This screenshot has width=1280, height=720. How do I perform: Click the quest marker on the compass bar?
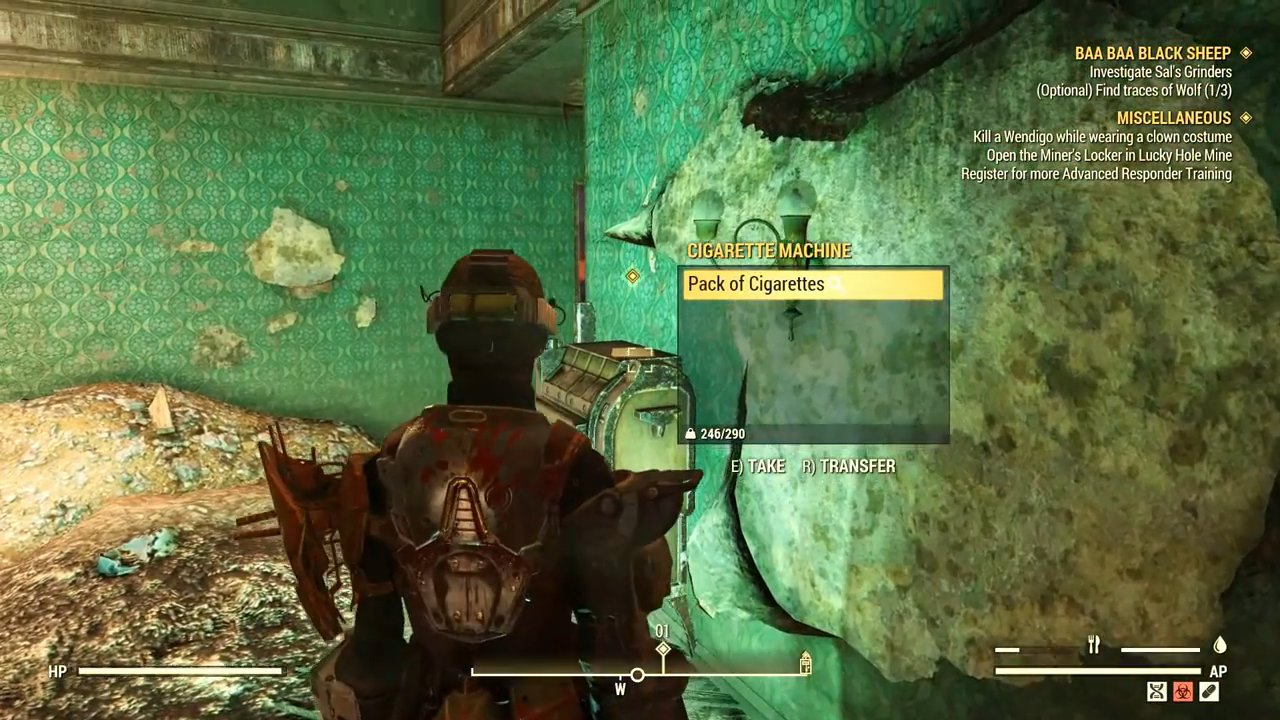tap(662, 650)
